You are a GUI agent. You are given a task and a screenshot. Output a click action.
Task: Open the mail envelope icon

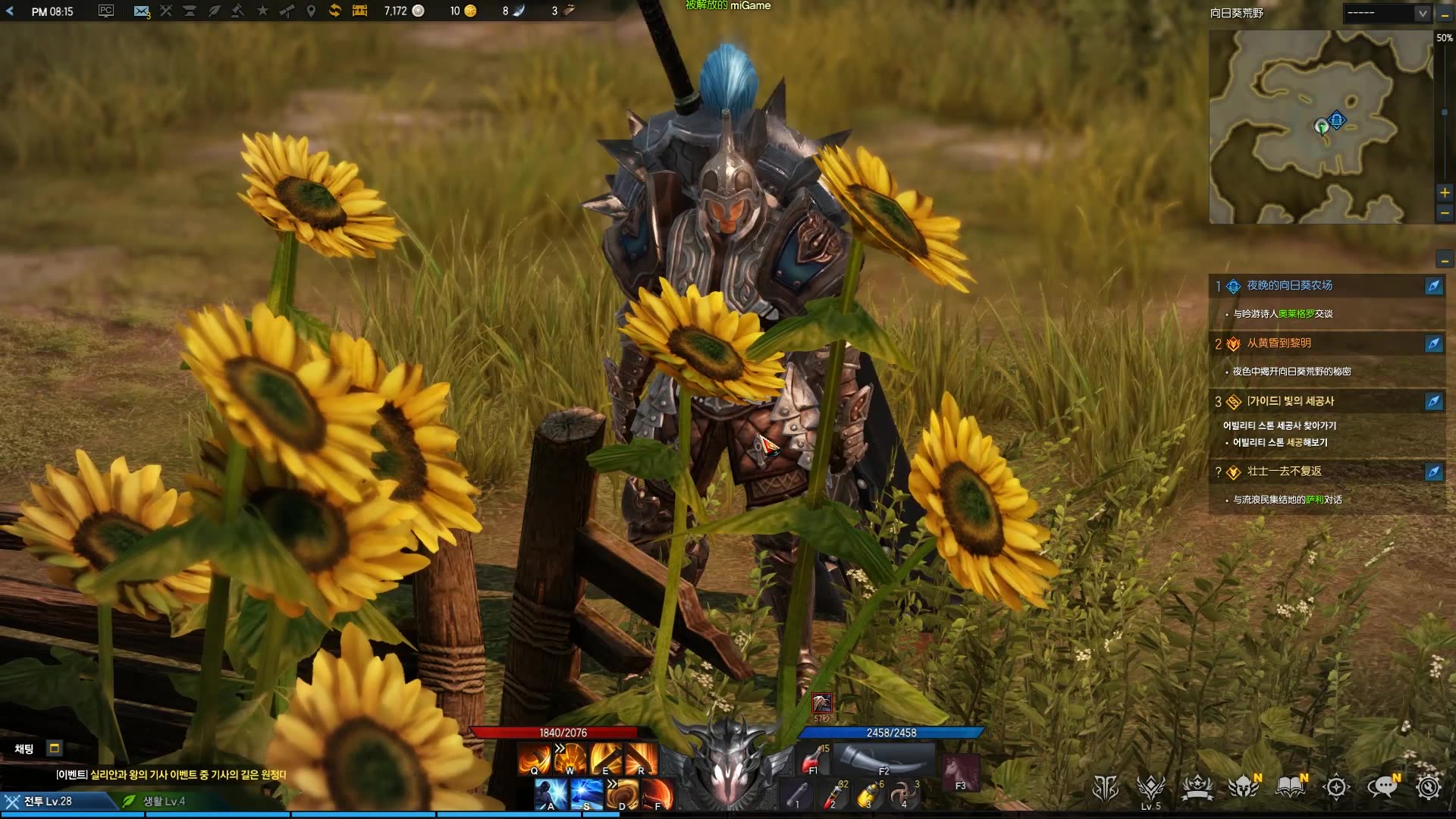click(141, 11)
